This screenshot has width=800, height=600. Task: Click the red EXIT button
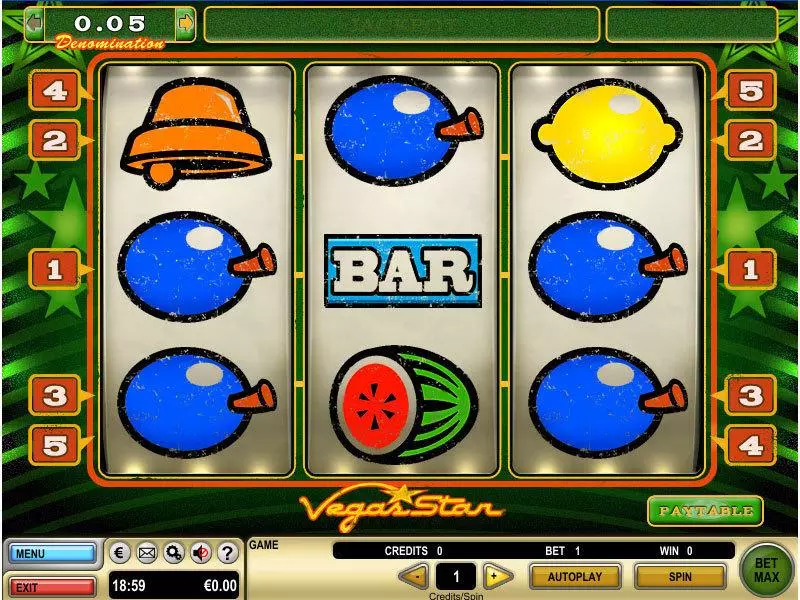pos(54,585)
